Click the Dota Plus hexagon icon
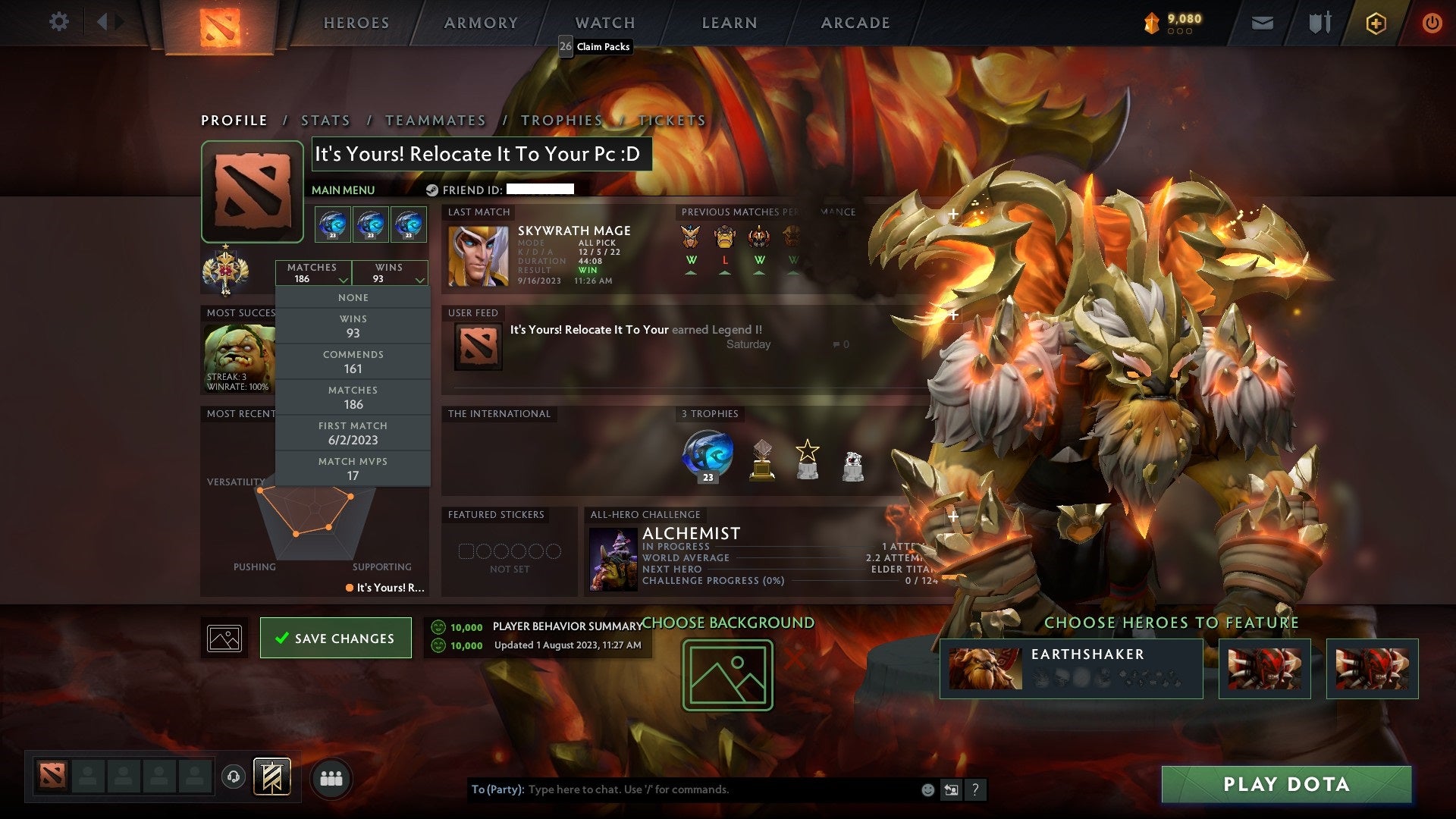 click(1377, 23)
